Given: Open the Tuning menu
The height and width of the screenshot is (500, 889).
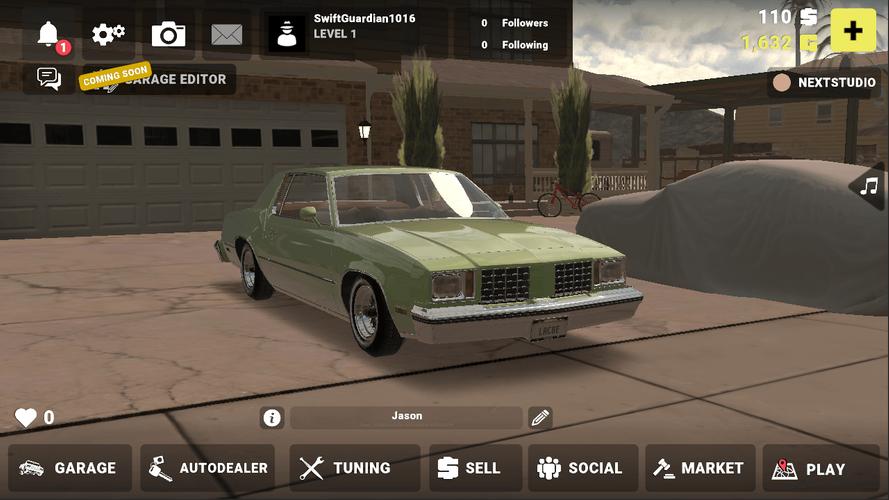Looking at the screenshot, I should 345,468.
